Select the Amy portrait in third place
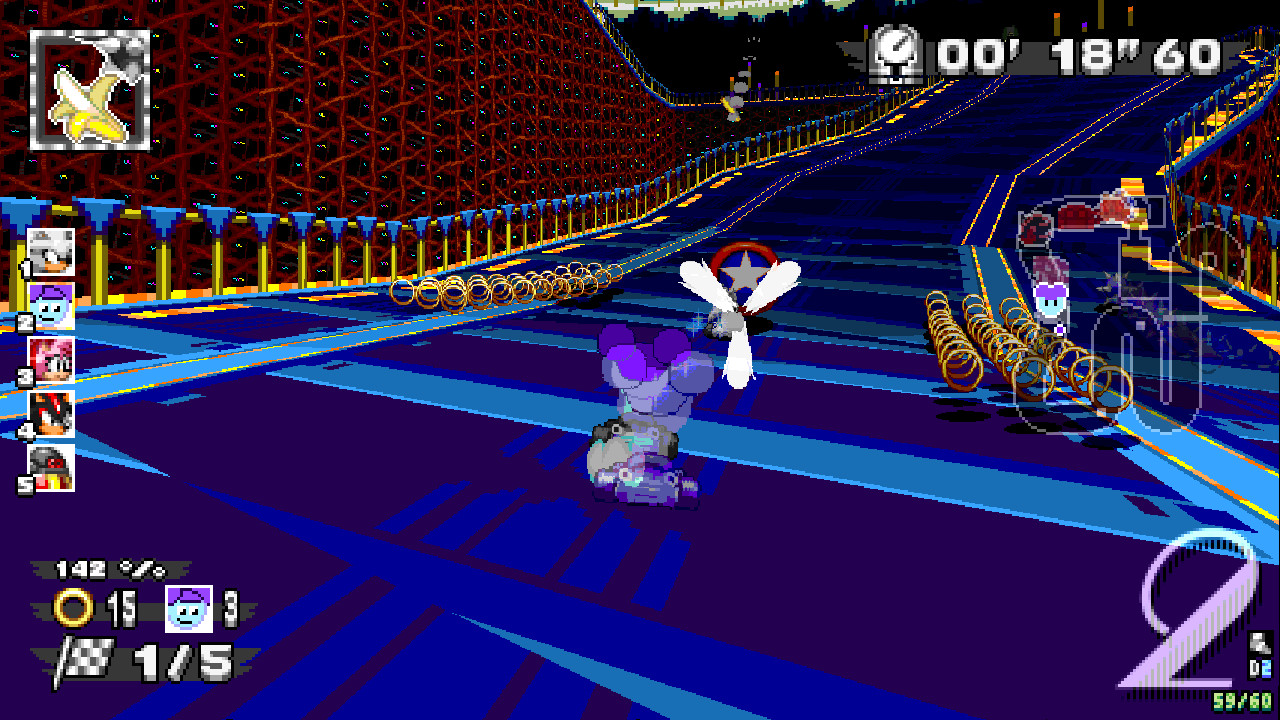Screen dimensions: 1280x720 tap(53, 359)
